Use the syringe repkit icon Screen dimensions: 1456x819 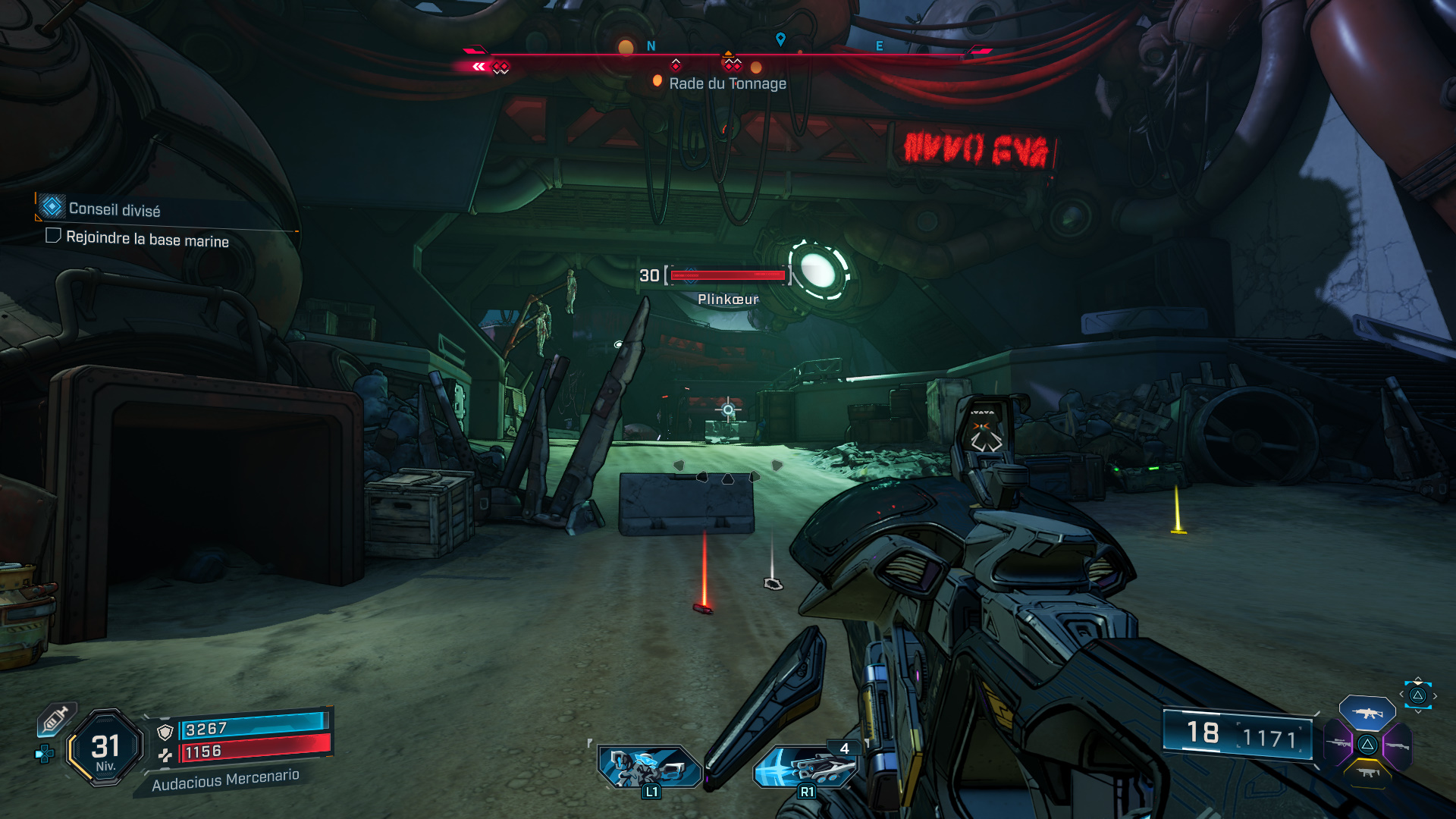[55, 720]
